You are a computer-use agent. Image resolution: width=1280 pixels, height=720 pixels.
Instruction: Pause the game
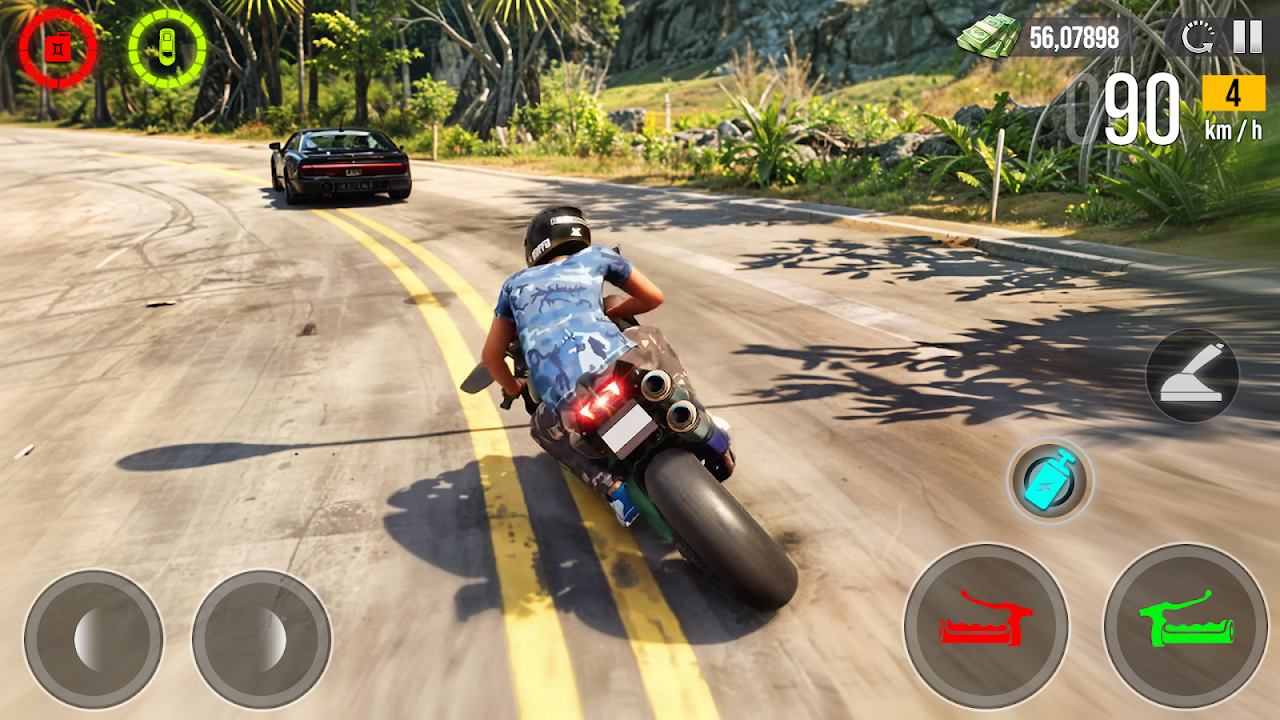1247,37
